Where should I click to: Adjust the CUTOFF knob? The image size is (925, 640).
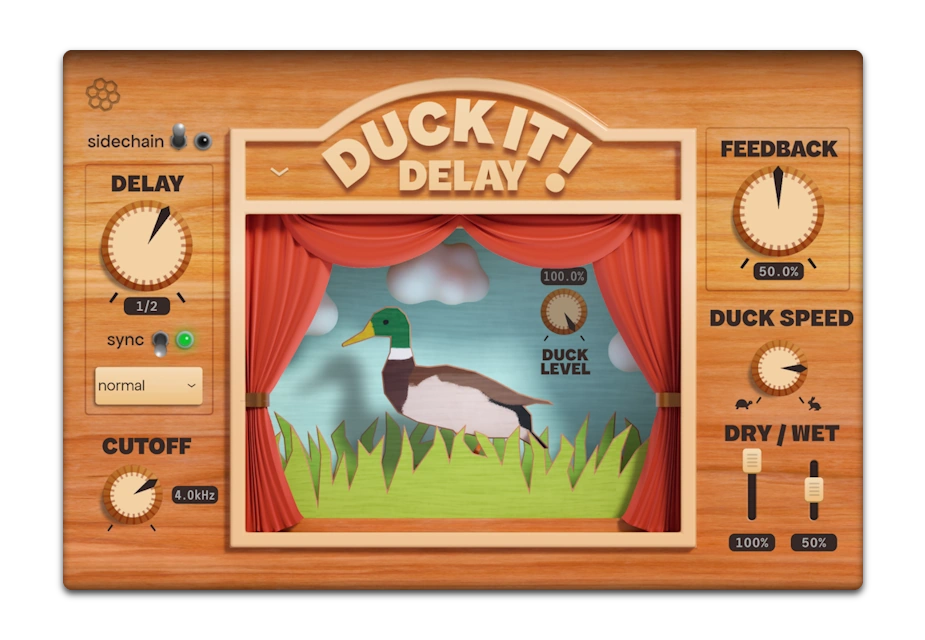click(132, 495)
